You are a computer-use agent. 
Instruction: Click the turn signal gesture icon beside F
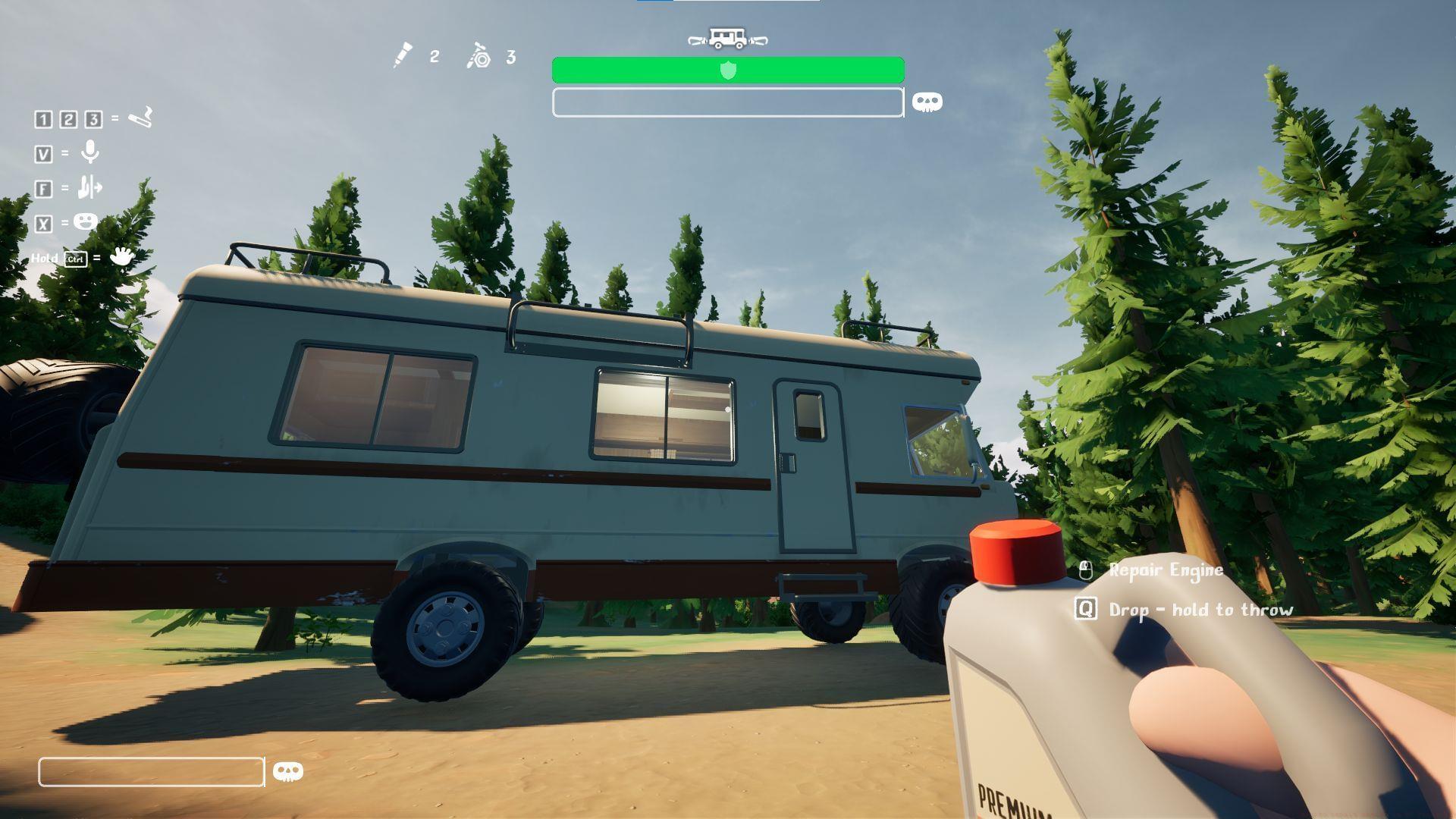[x=90, y=187]
